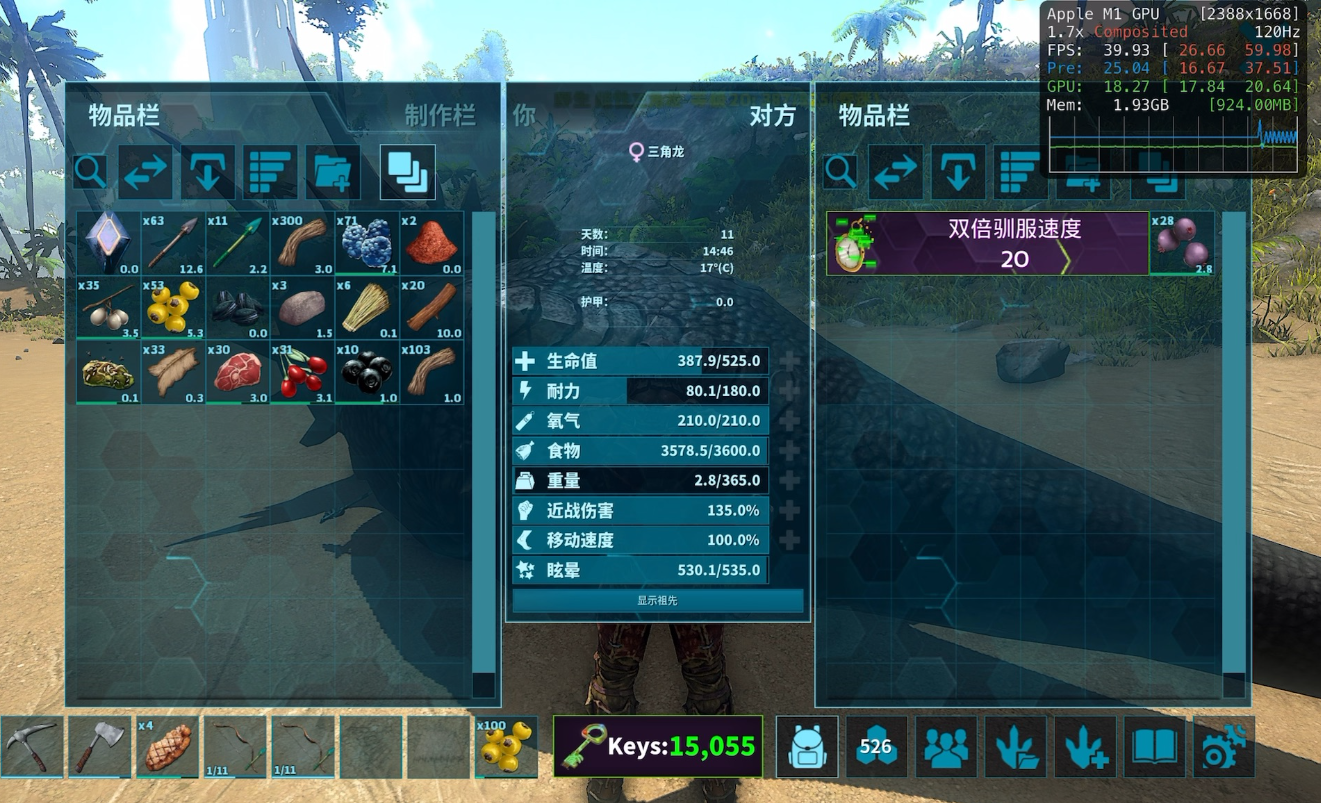The height and width of the screenshot is (803, 1321).
Task: Open the tribe members icon
Action: pos(946,746)
